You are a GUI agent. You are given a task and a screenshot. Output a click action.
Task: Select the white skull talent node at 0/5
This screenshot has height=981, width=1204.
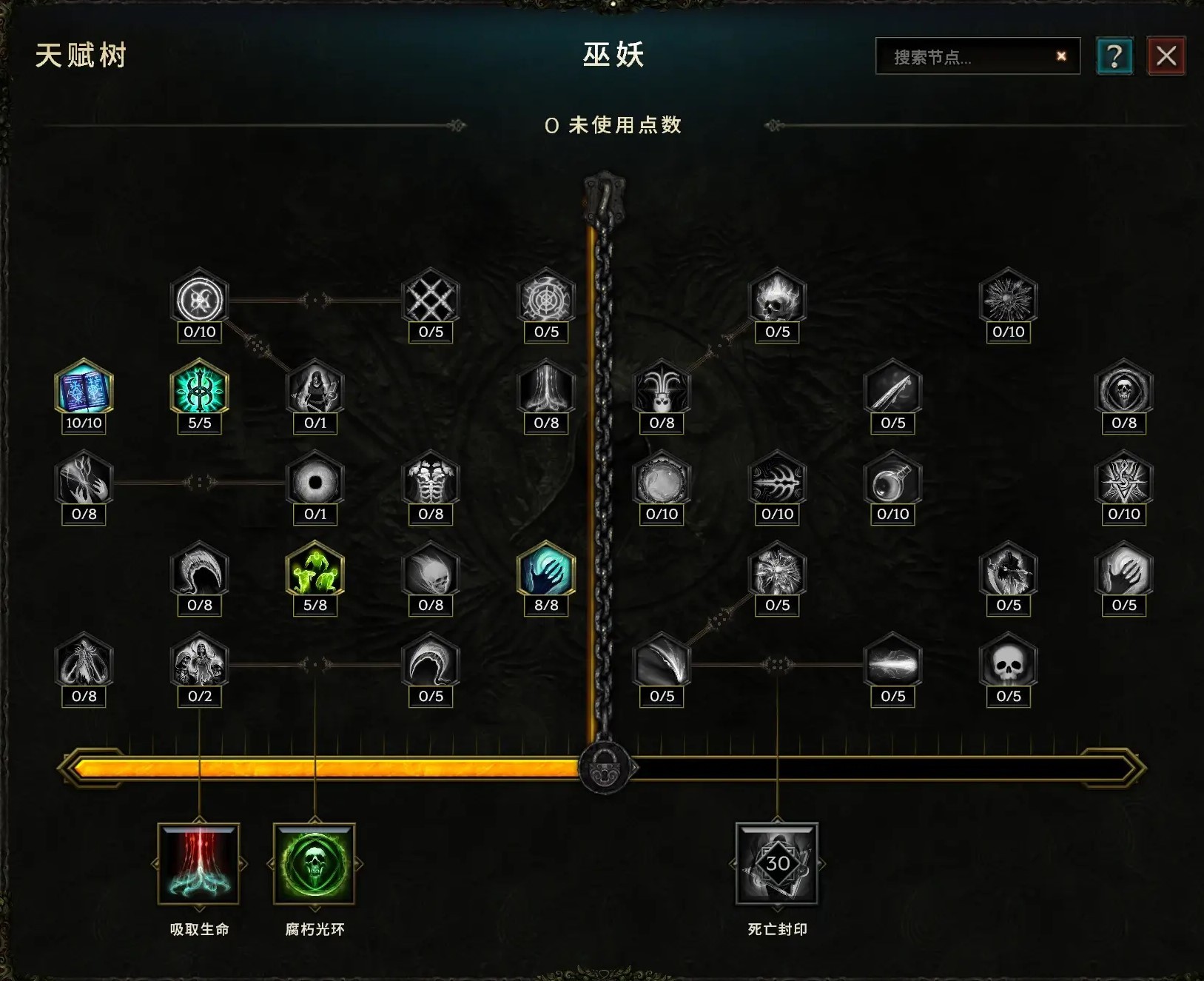pos(1009,665)
